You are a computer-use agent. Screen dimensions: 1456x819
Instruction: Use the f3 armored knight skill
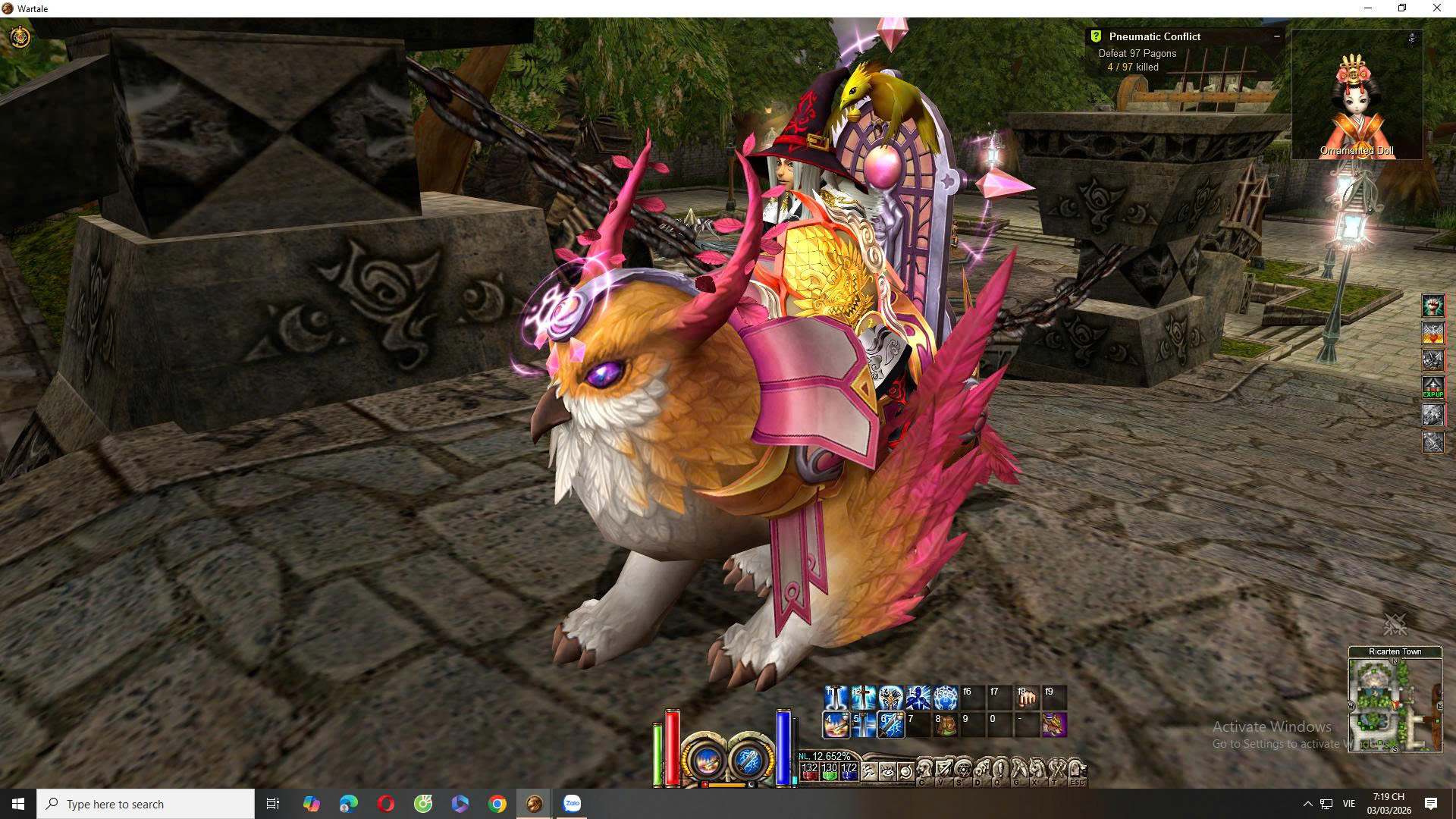click(890, 697)
